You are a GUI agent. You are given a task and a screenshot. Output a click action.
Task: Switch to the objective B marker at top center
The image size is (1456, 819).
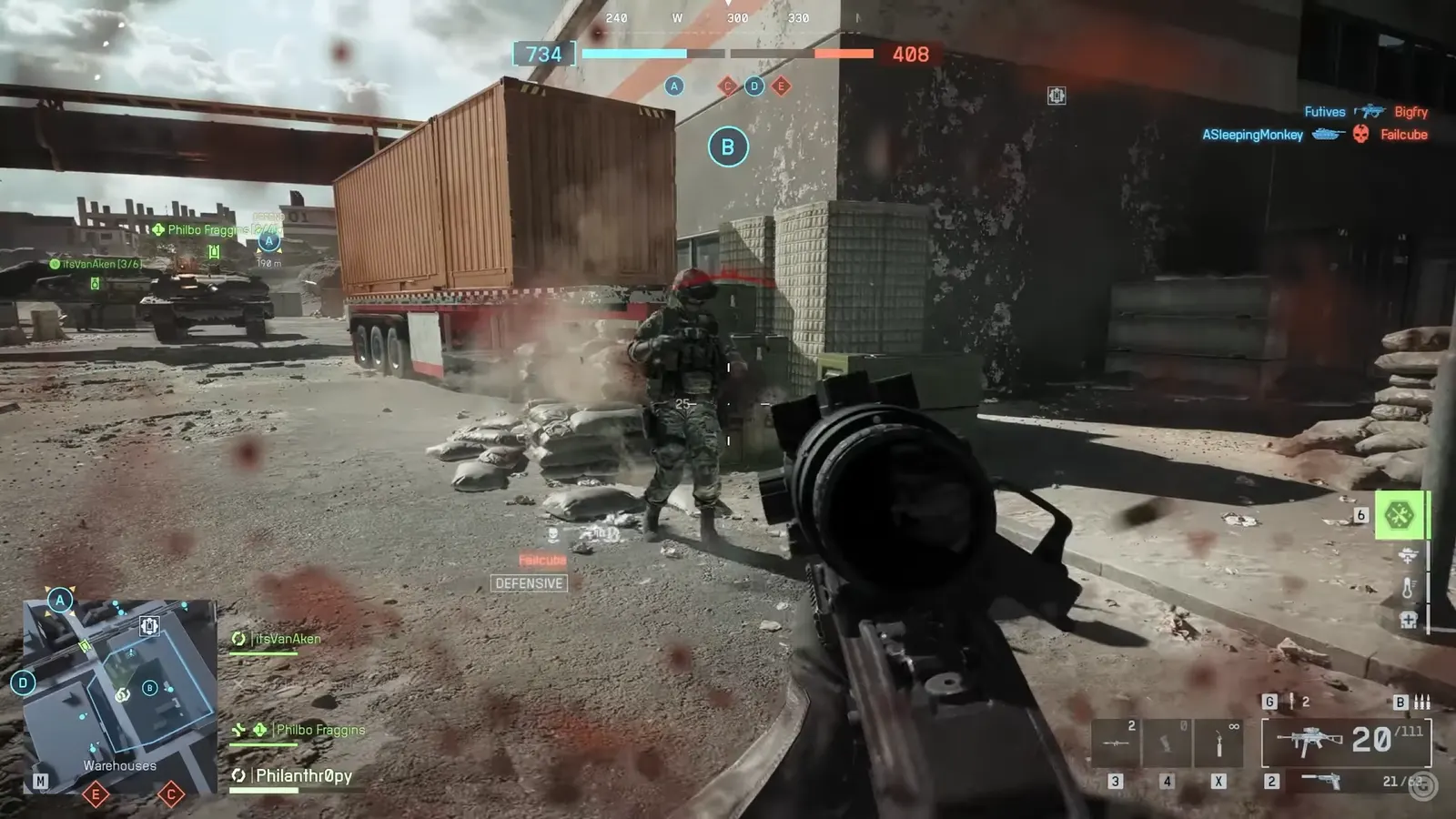727,146
